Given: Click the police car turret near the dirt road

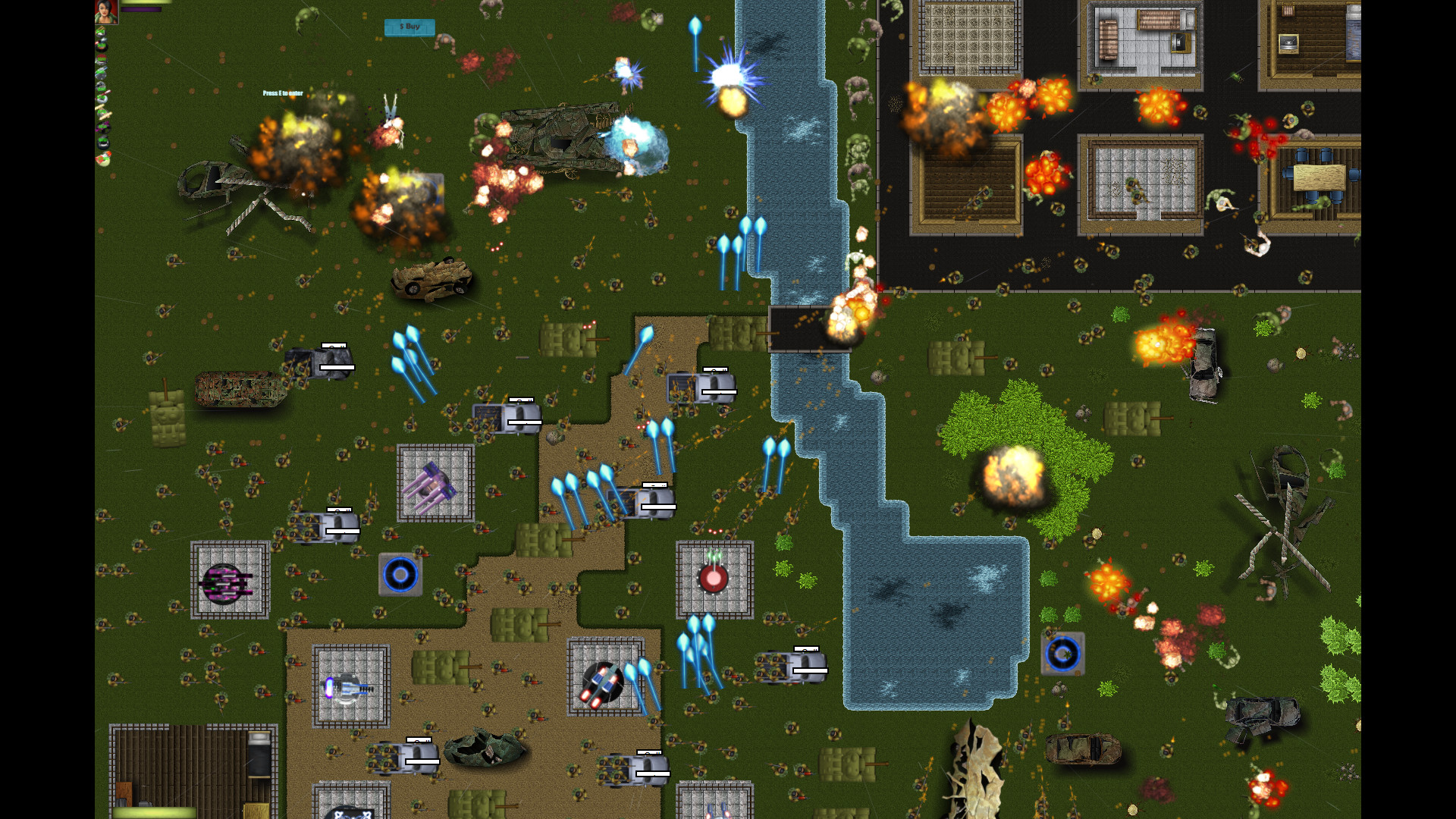Looking at the screenshot, I should [603, 684].
